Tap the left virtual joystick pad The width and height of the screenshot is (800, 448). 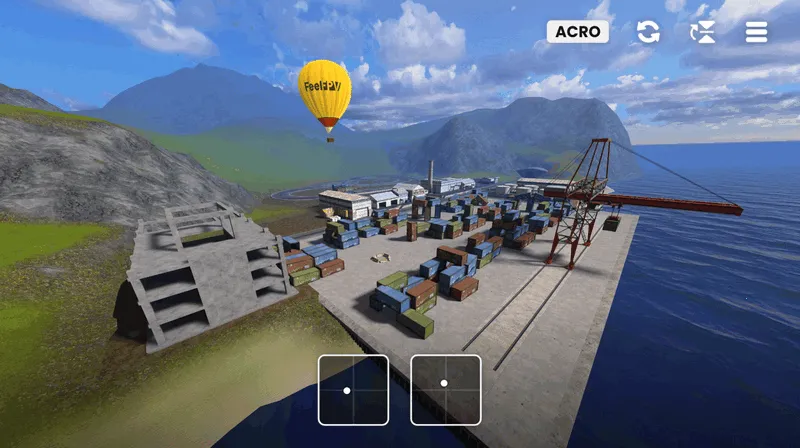(353, 390)
